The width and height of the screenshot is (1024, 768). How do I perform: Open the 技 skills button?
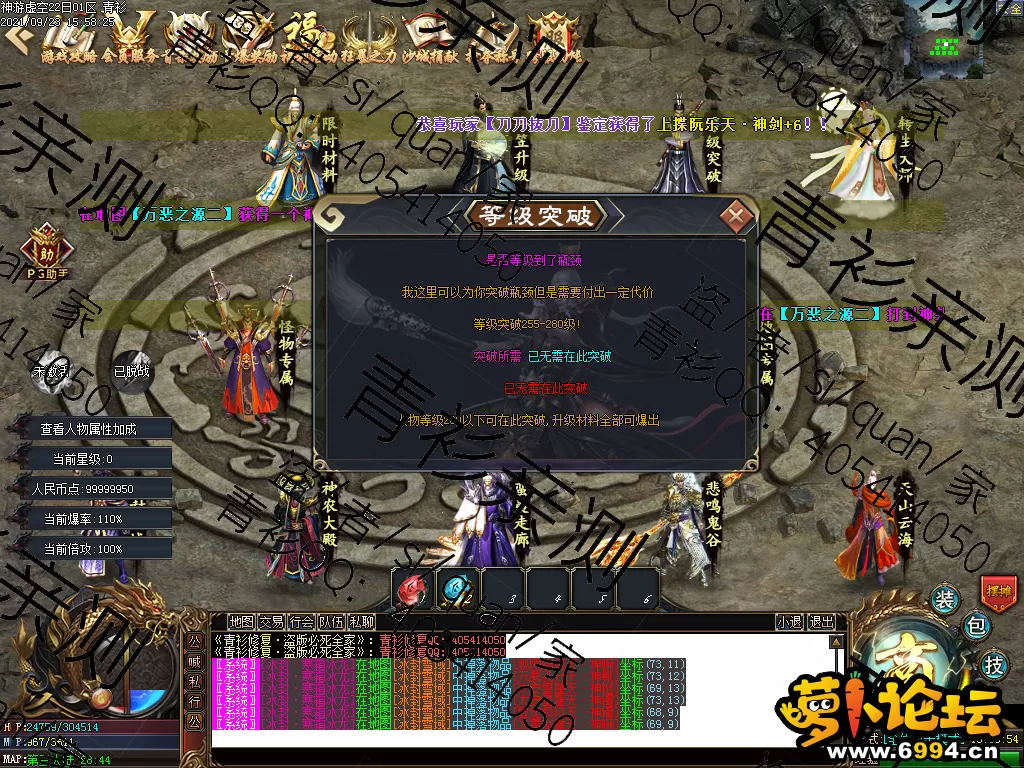click(994, 663)
